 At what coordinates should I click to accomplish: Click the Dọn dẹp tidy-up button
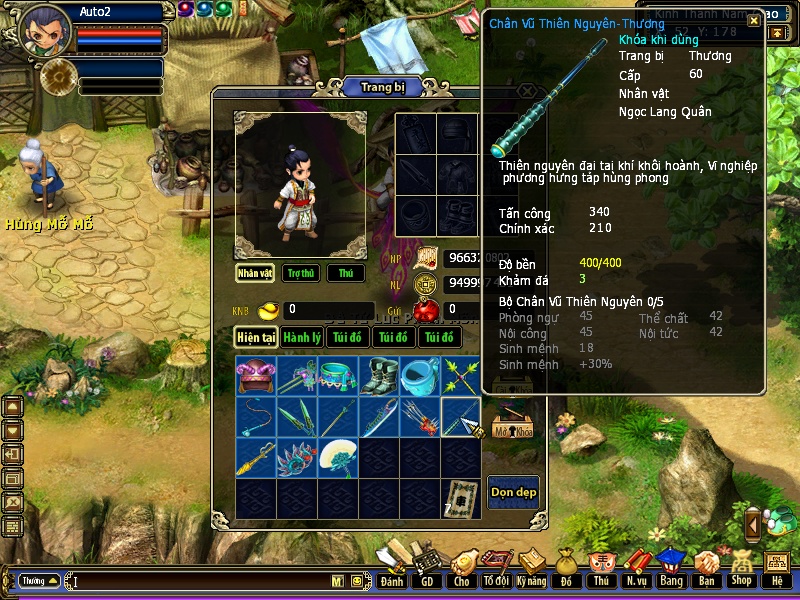513,491
